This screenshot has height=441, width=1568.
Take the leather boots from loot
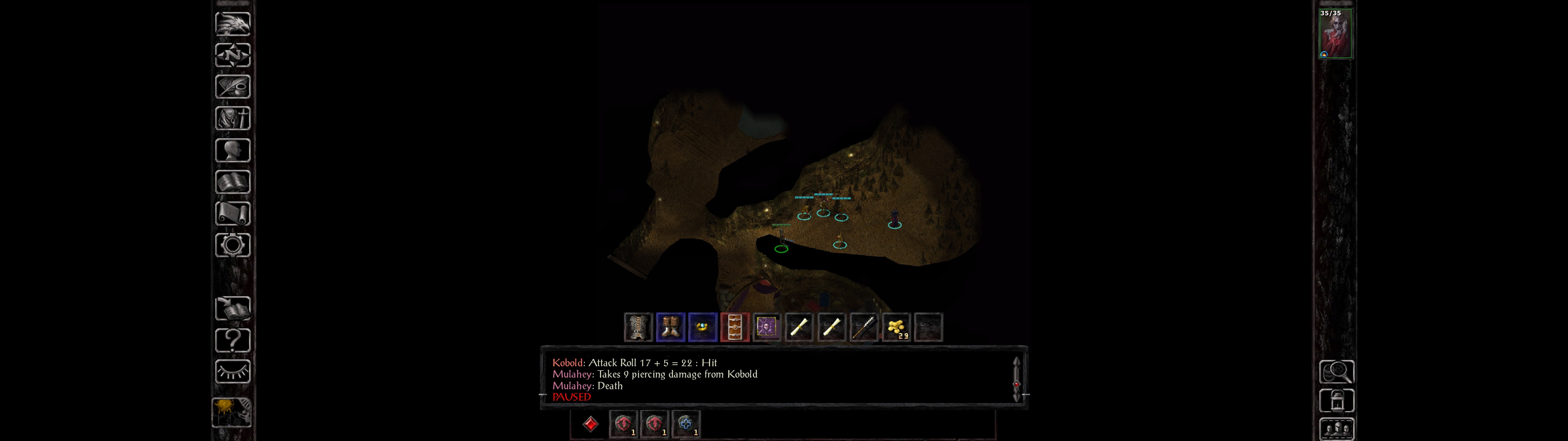[x=670, y=328]
